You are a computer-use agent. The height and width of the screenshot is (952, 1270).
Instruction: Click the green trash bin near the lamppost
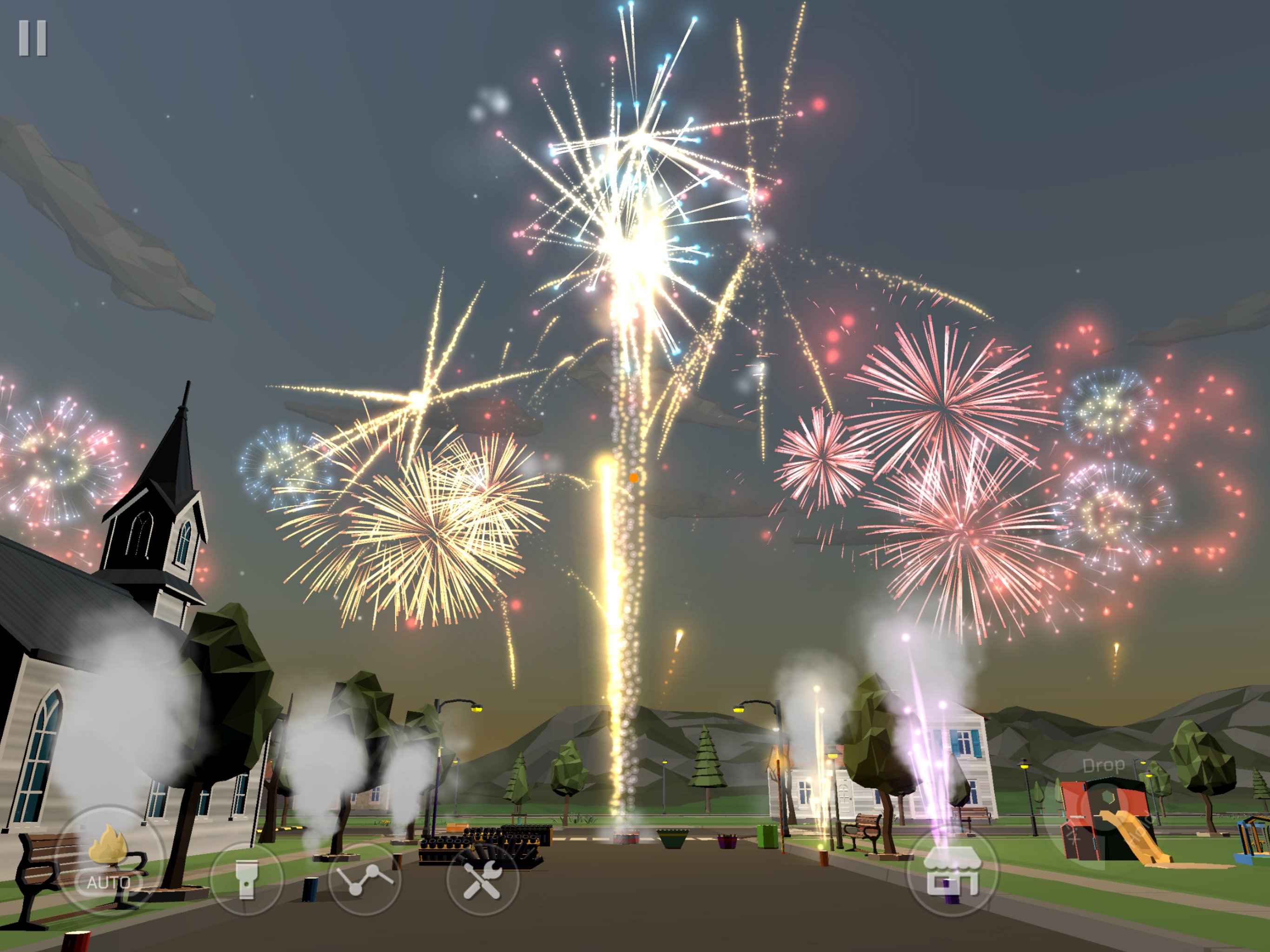tap(767, 835)
